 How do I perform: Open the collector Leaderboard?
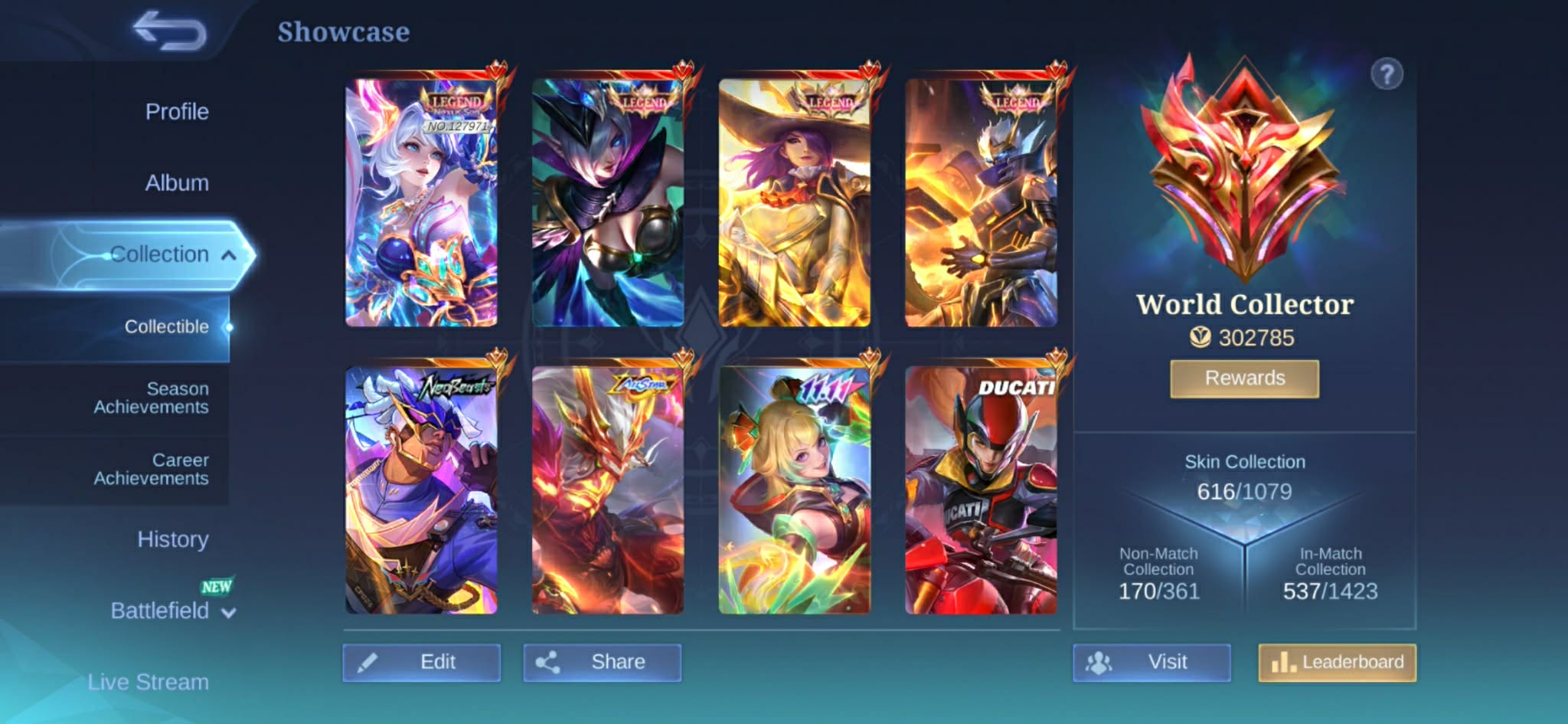(1337, 662)
